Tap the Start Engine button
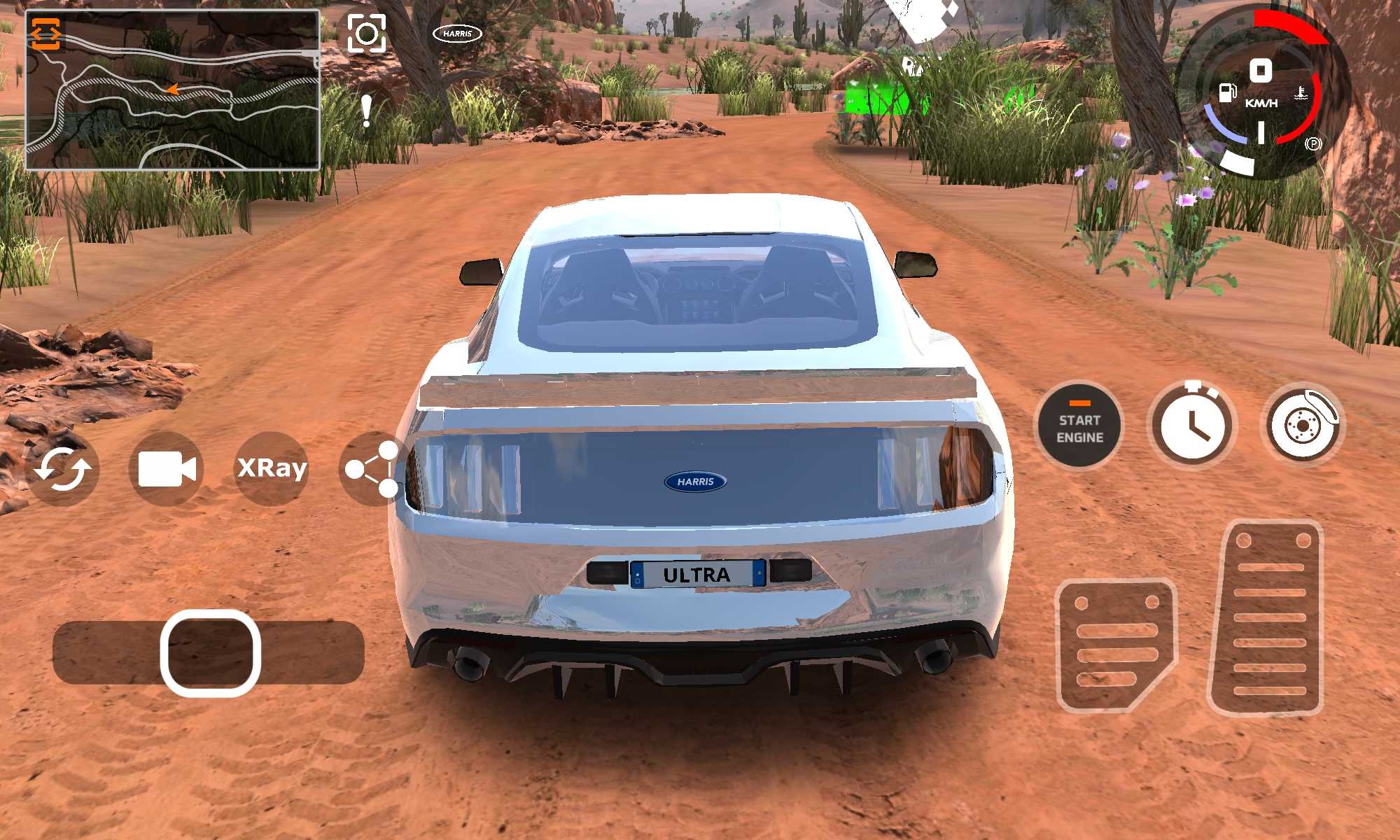Viewport: 1400px width, 840px height. click(1079, 426)
